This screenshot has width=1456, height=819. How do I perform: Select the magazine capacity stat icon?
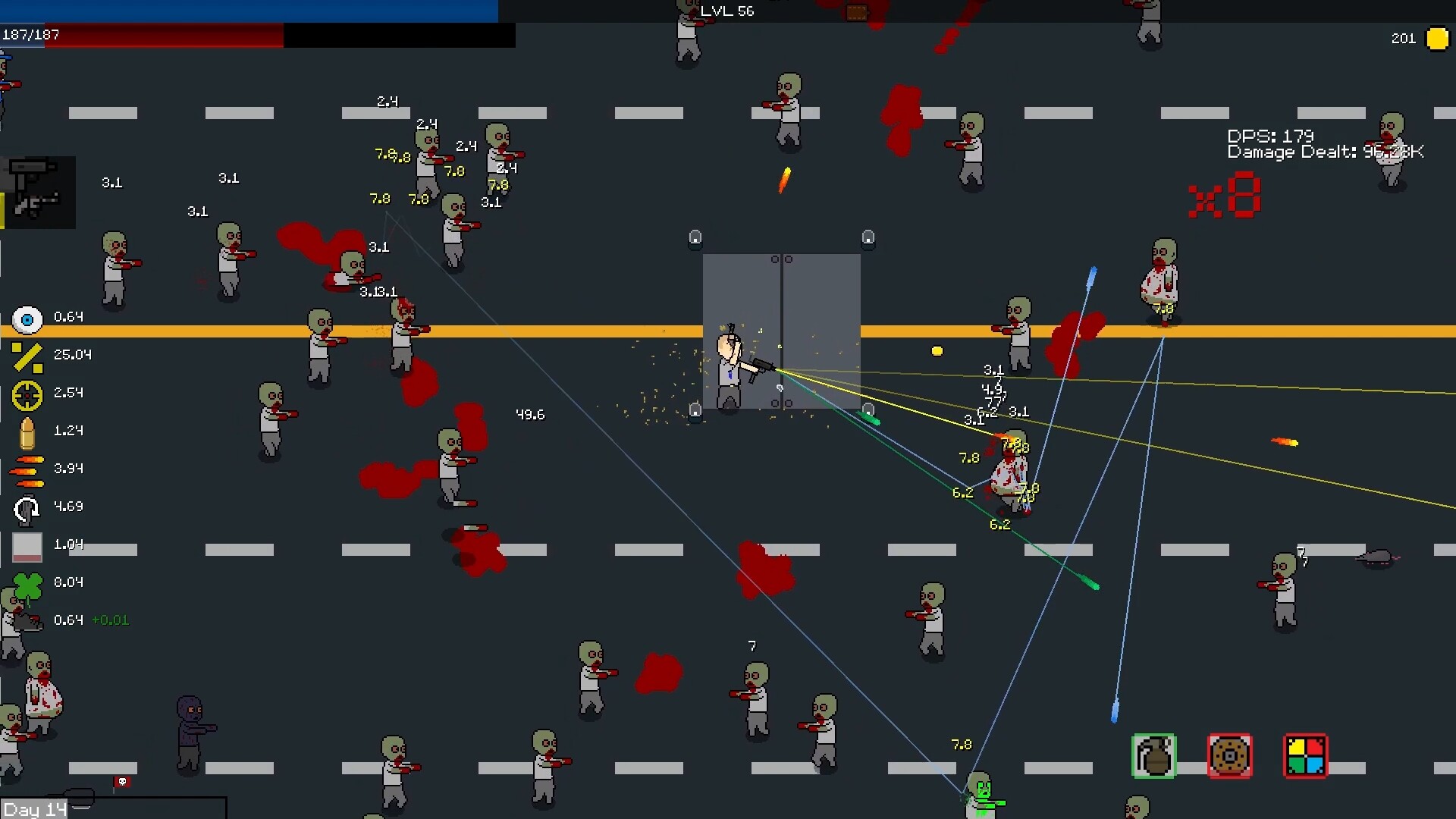pyautogui.click(x=27, y=544)
